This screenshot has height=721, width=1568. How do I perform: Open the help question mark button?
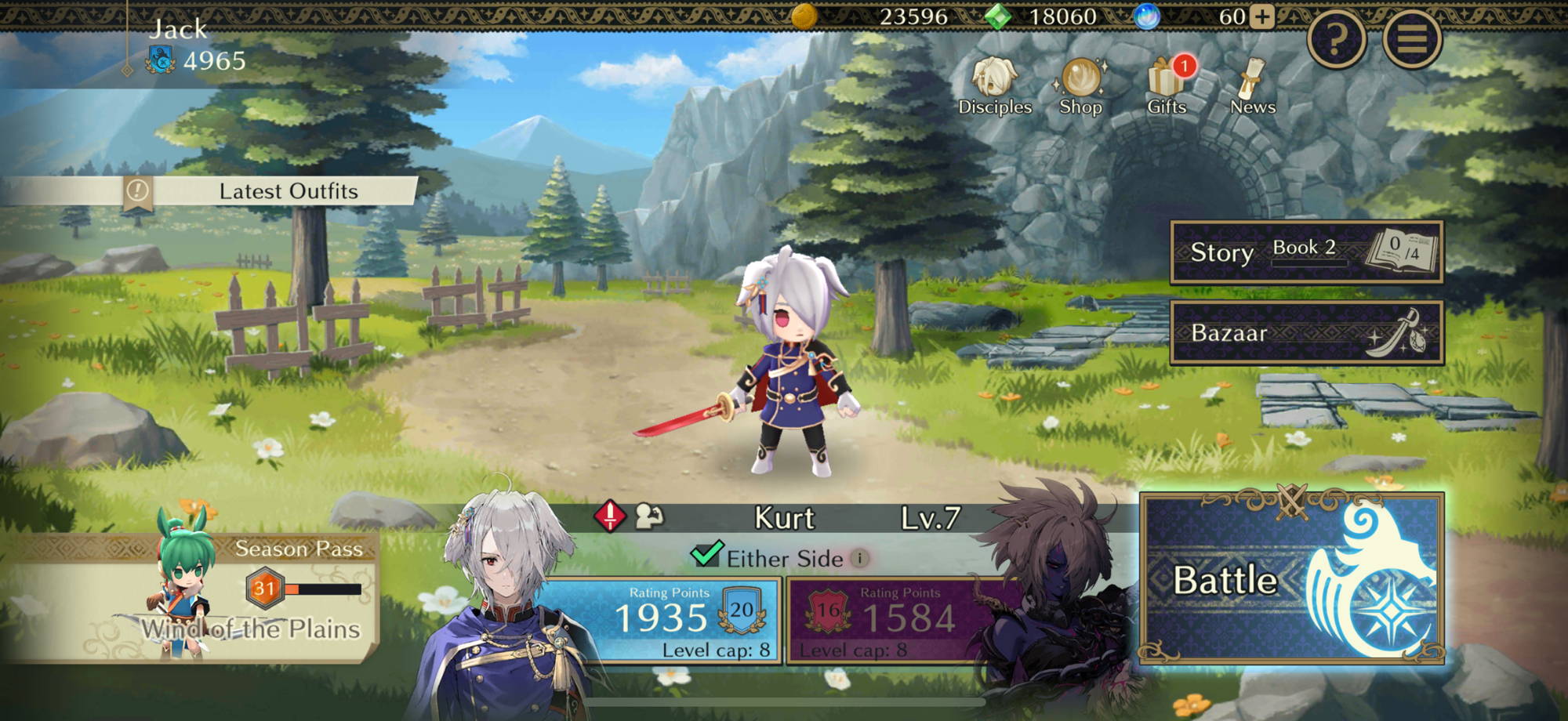click(1337, 38)
